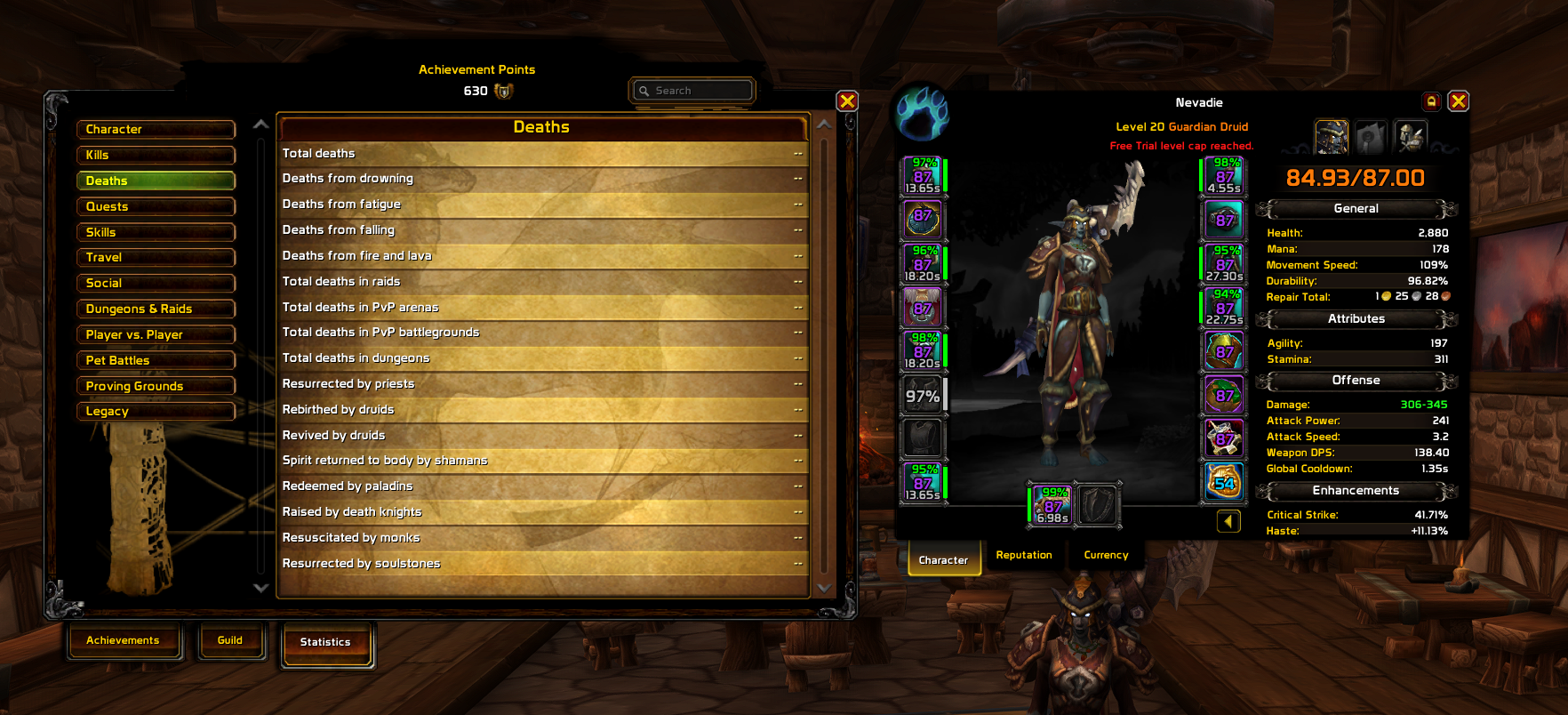Select the Total deaths statistic row
The height and width of the screenshot is (715, 1568).
542,154
